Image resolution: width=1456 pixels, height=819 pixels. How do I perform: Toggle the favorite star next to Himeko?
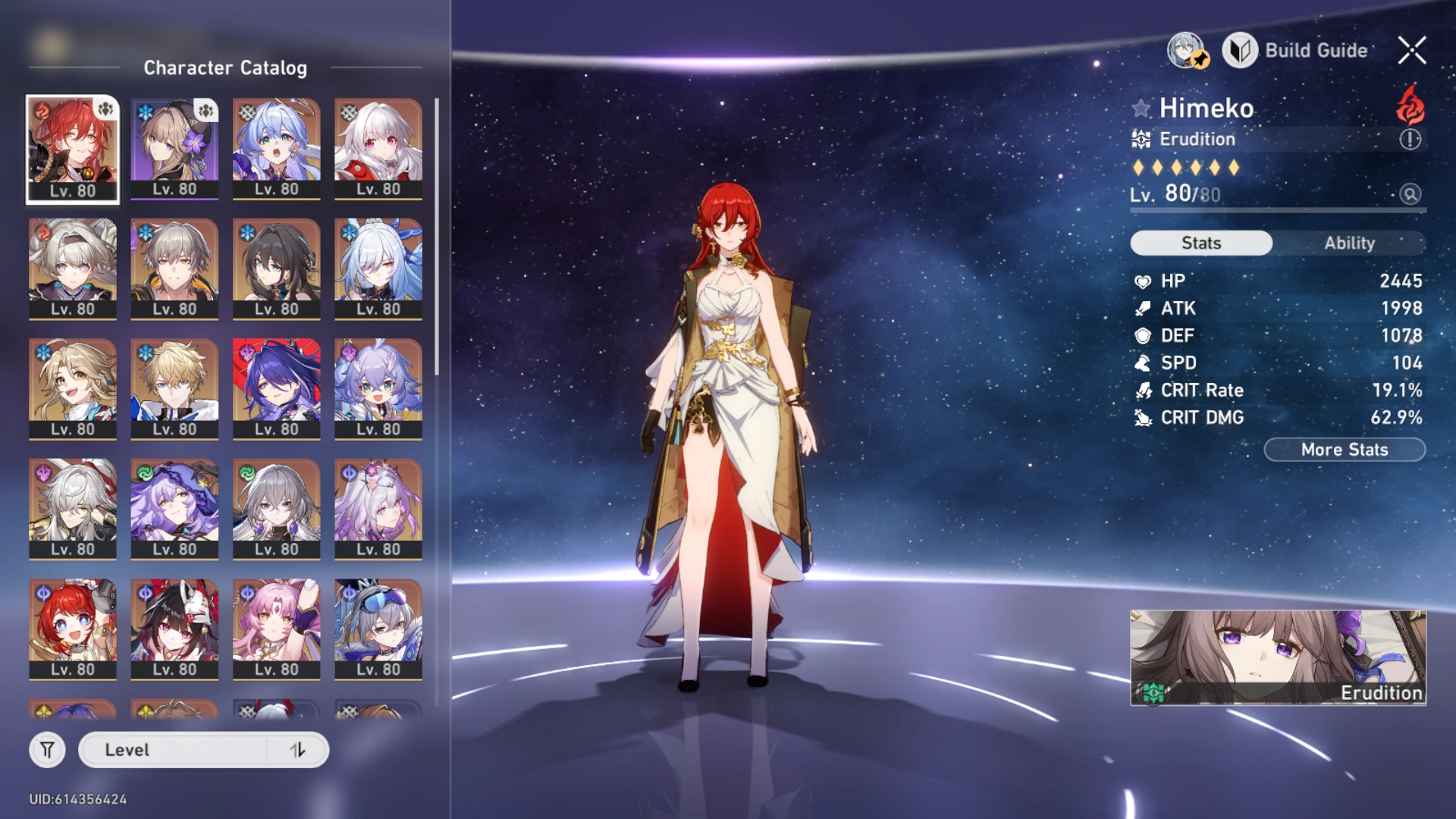pos(1141,108)
